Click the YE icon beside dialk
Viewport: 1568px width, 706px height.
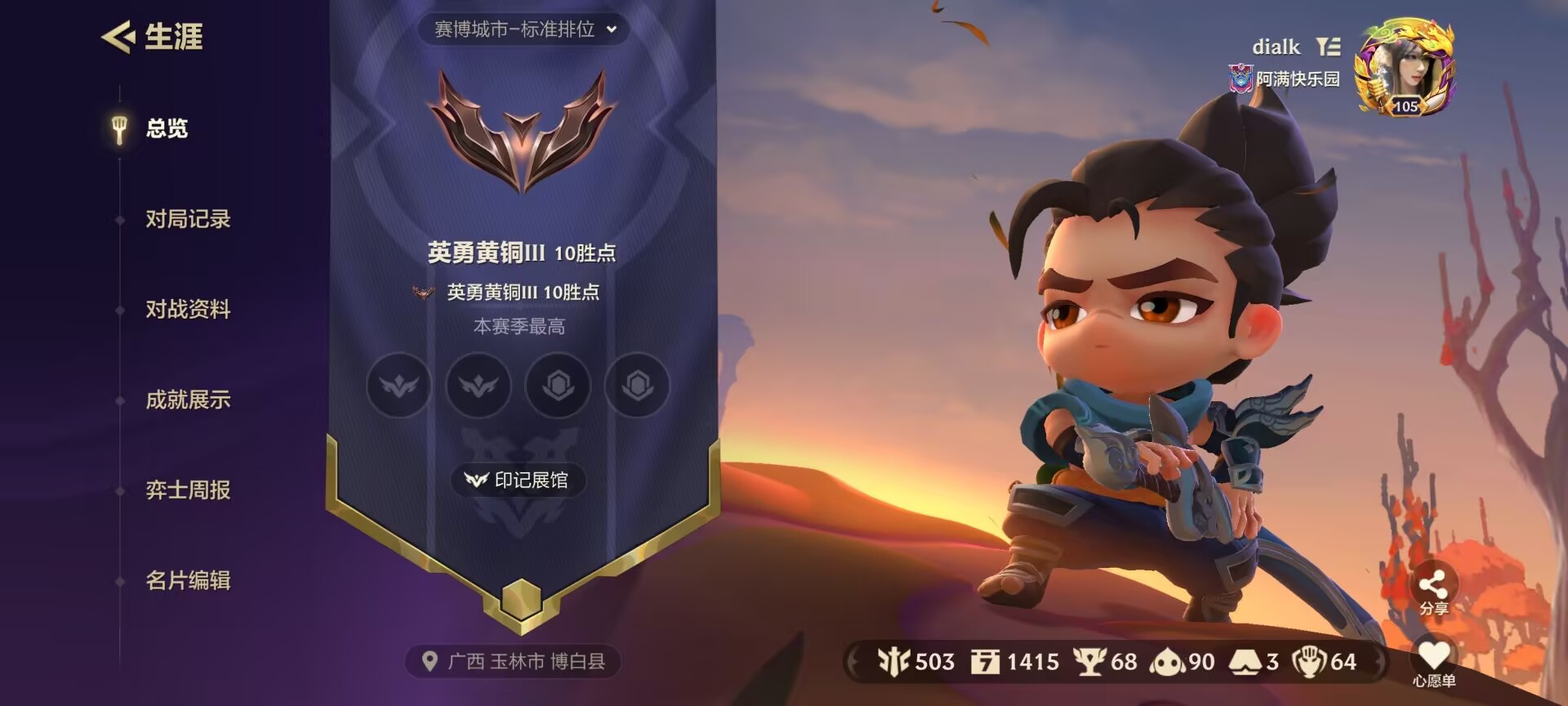(x=1327, y=47)
